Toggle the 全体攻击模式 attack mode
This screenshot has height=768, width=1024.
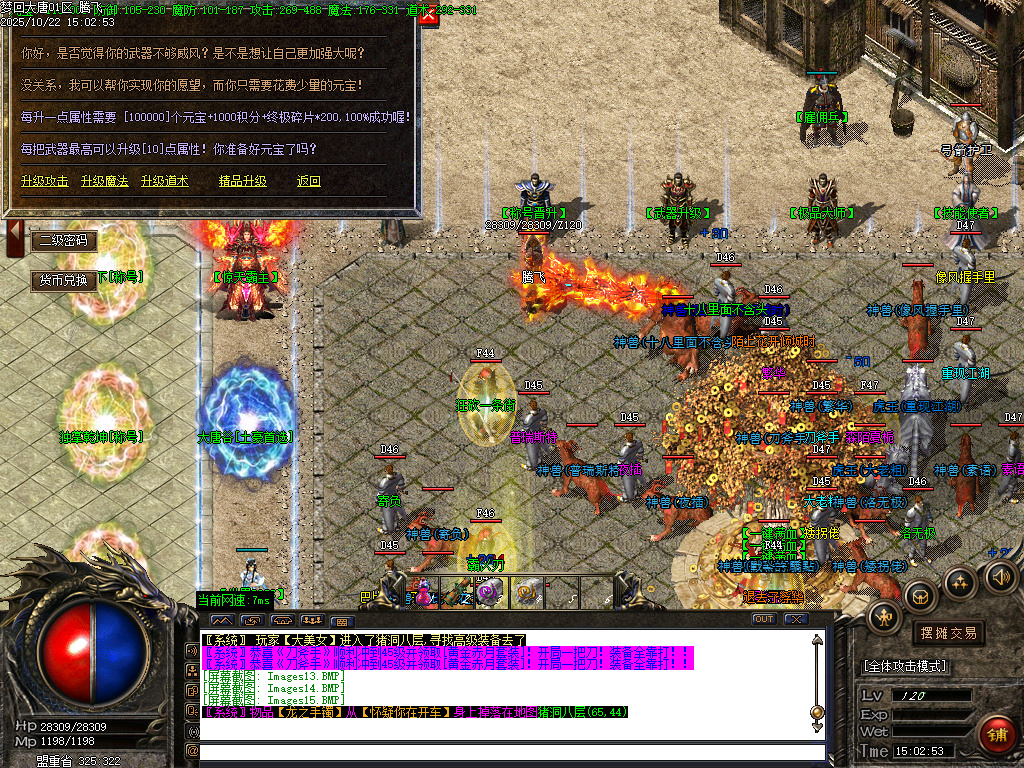tap(905, 666)
